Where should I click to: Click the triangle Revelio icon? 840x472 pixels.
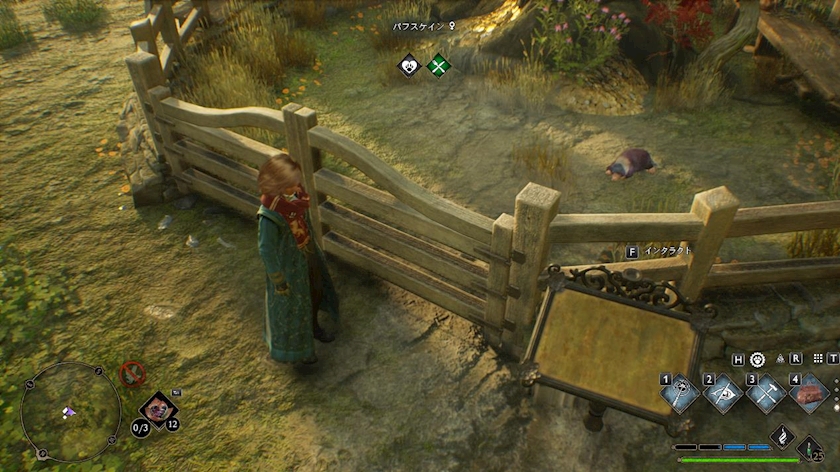780,358
